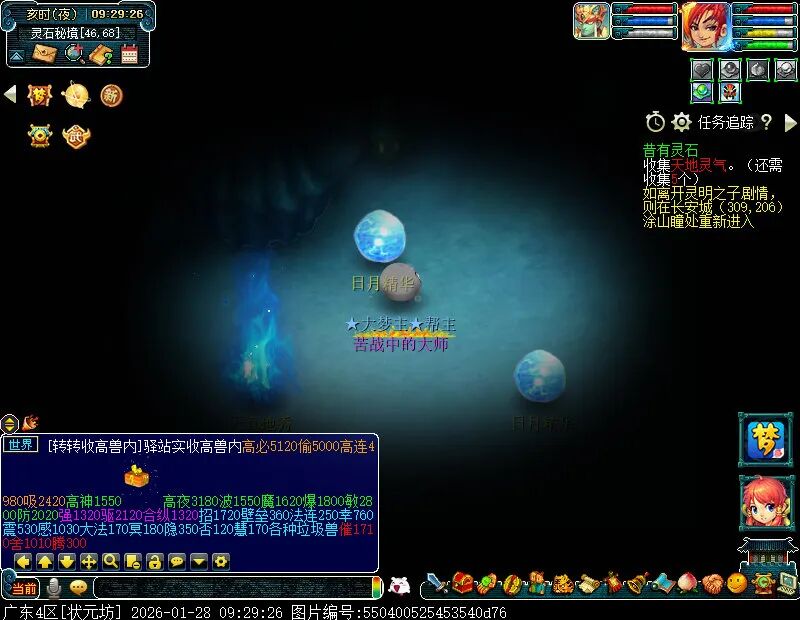Switch to the 世界 chat channel tab

[x=20, y=445]
